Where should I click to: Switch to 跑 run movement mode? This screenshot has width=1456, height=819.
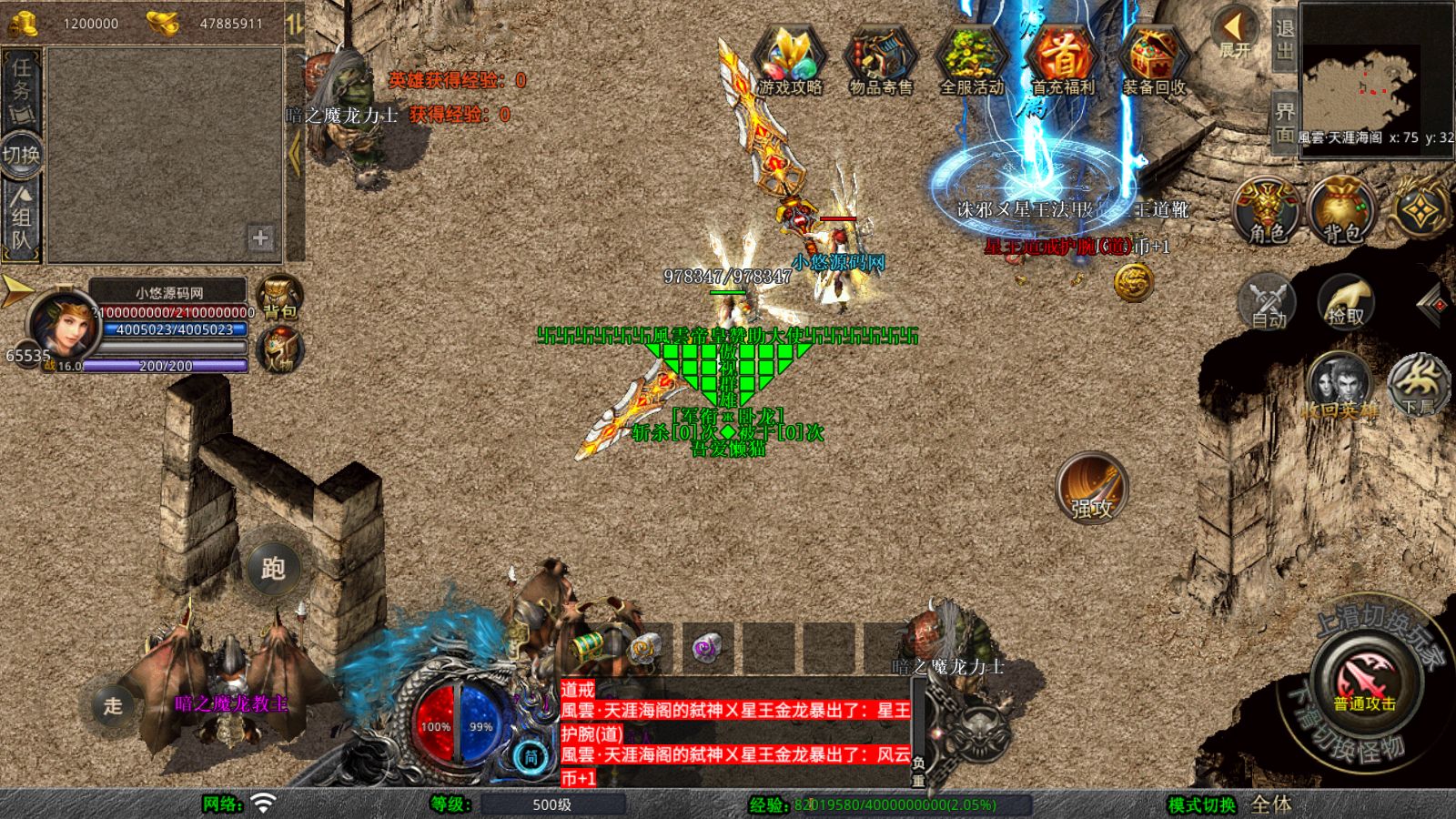[273, 569]
